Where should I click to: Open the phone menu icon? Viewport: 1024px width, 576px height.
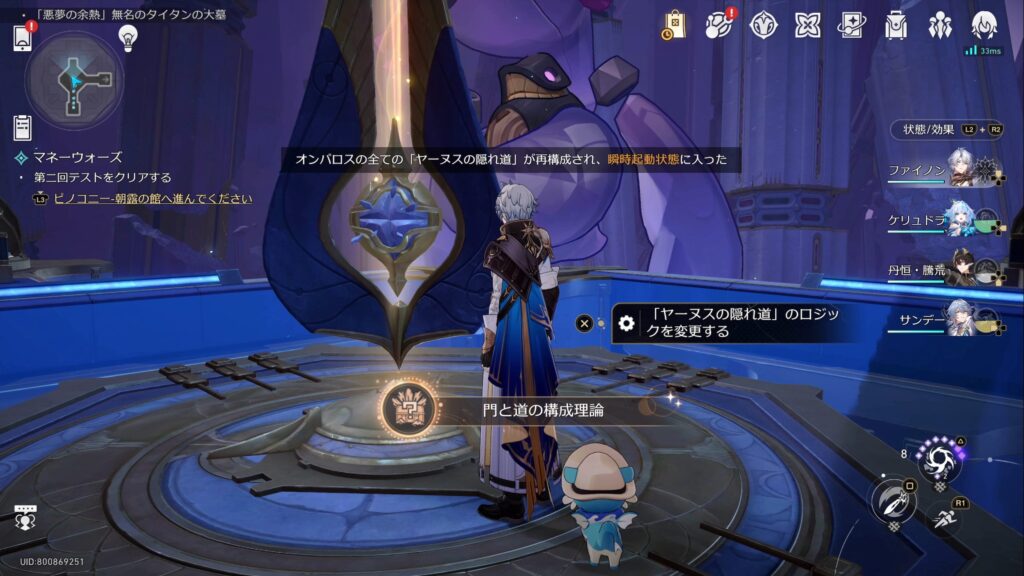tap(24, 38)
